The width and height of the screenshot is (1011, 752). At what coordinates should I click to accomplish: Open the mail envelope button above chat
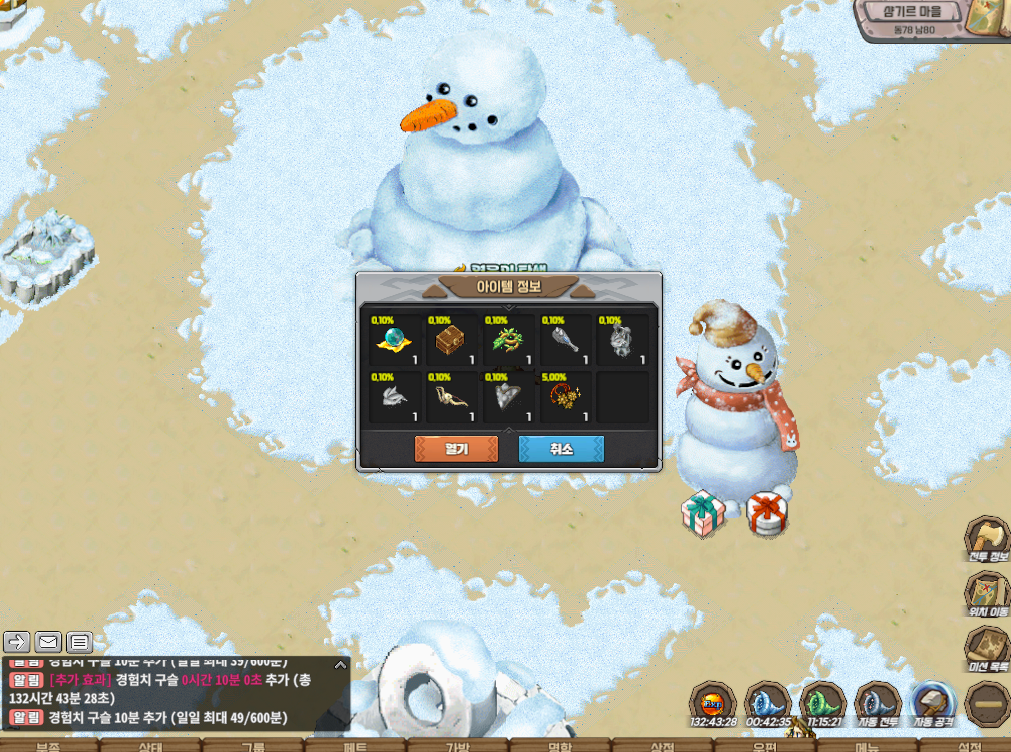(48, 642)
